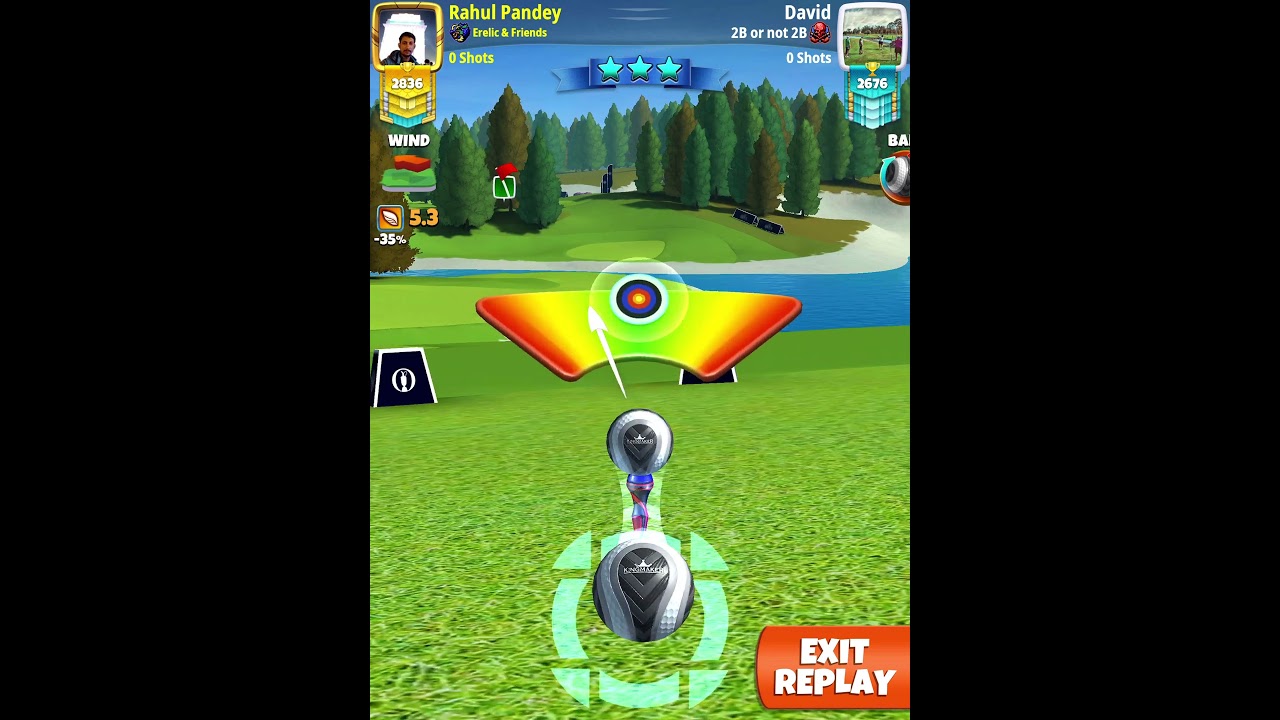The width and height of the screenshot is (1280, 720).
Task: Exit the replay
Action: point(834,668)
